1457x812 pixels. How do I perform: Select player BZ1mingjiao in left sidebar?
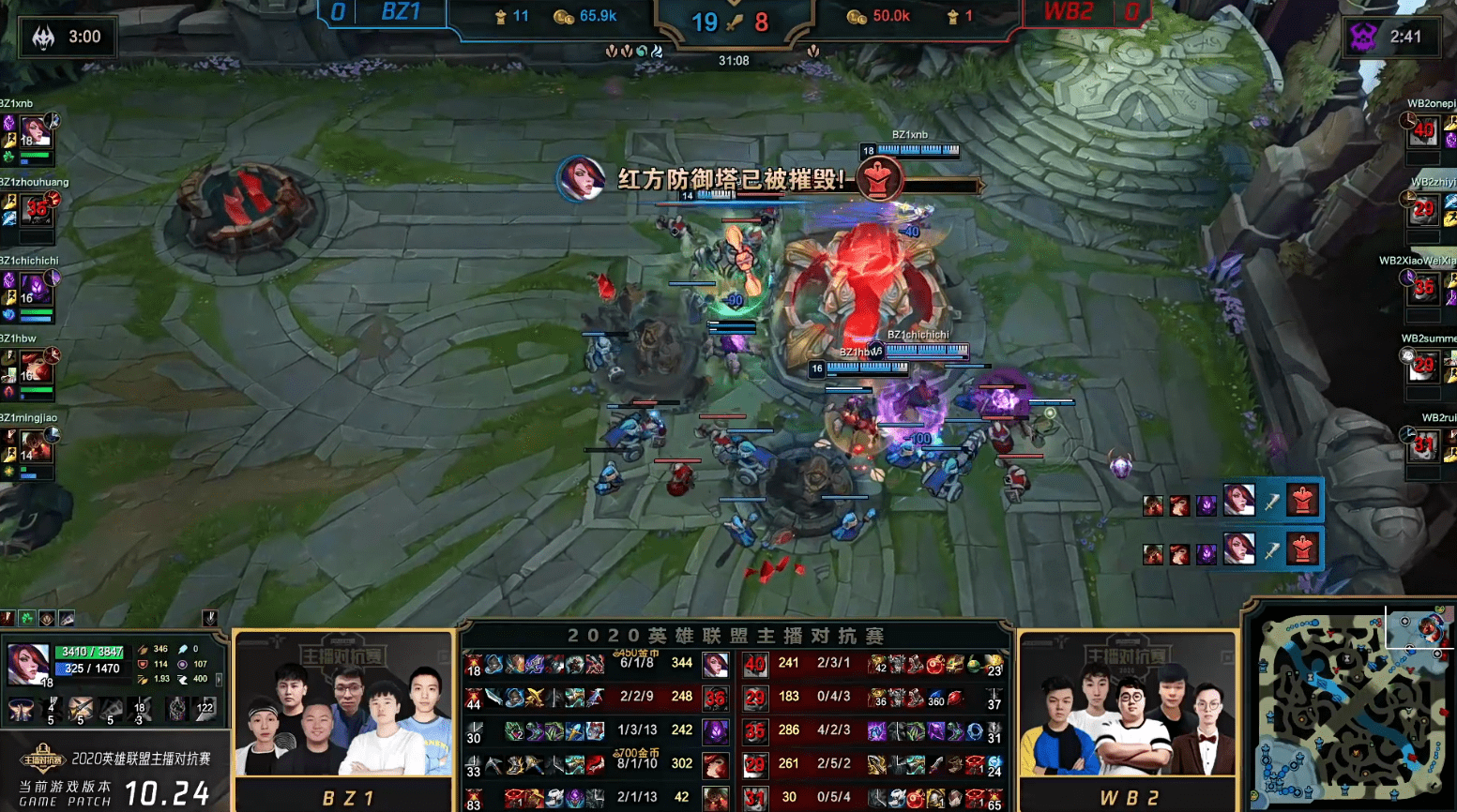pos(36,444)
